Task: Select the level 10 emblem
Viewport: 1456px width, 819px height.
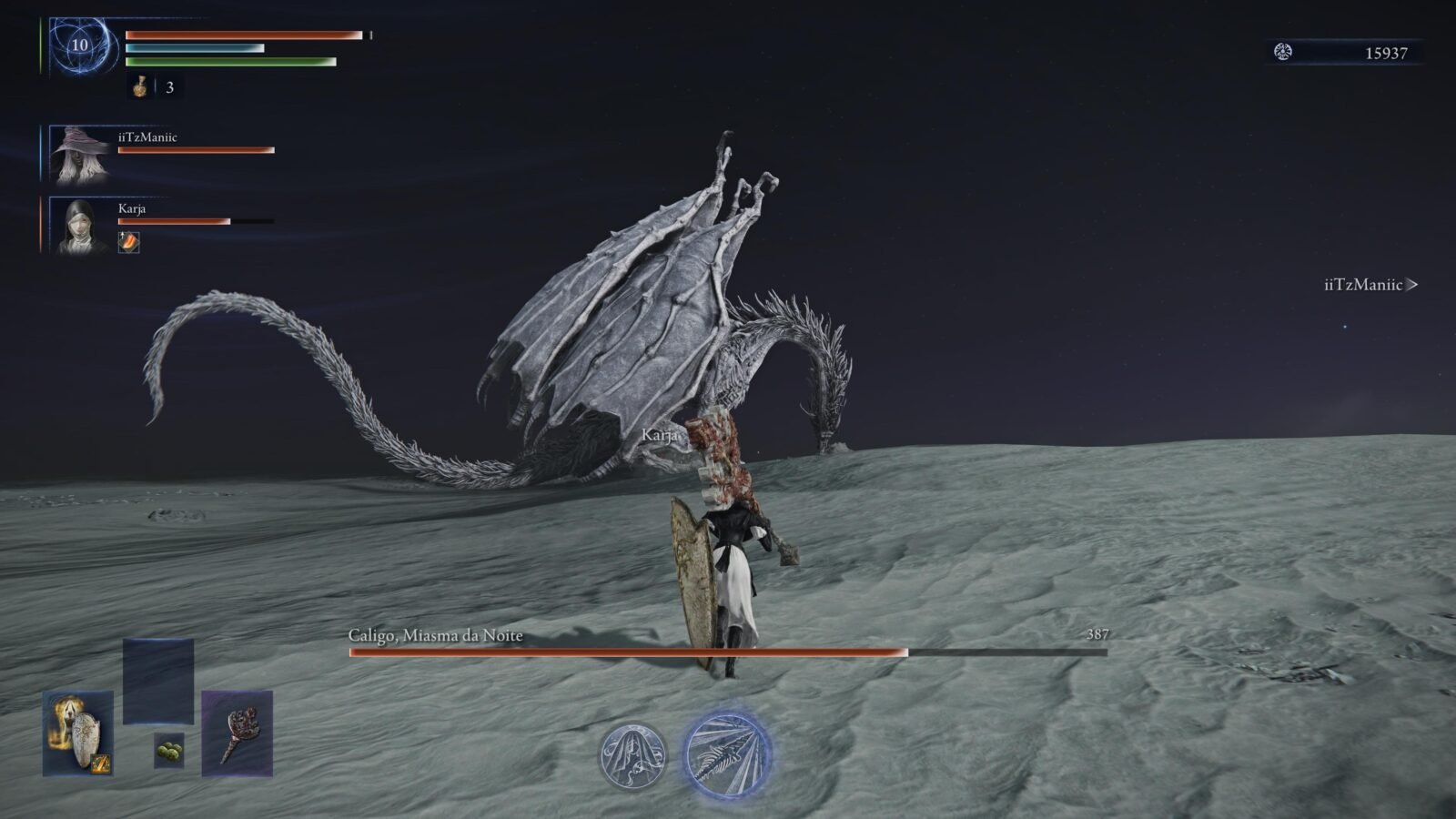Action: click(81, 45)
